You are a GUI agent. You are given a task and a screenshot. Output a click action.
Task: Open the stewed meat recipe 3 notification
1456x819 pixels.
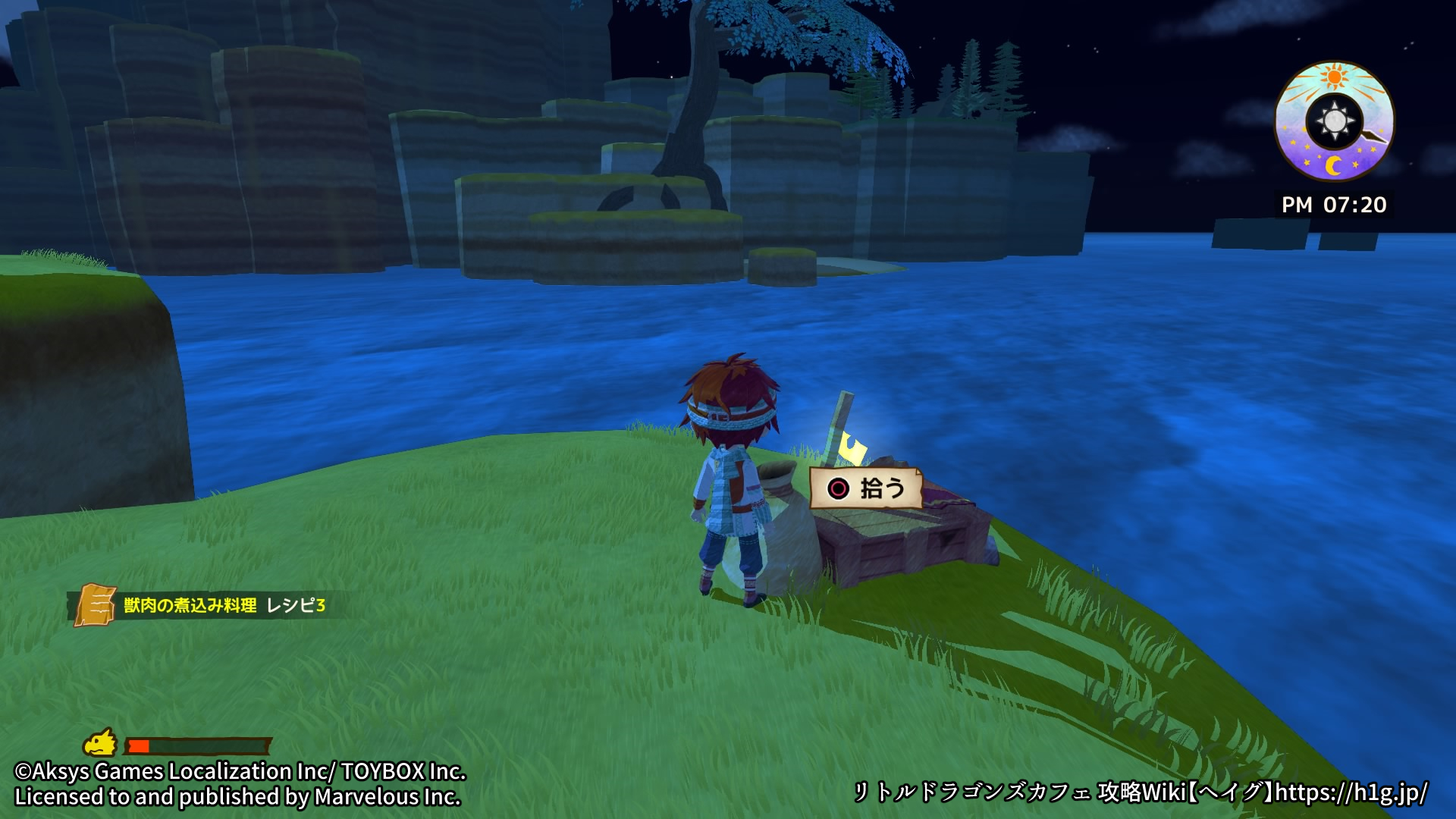pyautogui.click(x=205, y=605)
